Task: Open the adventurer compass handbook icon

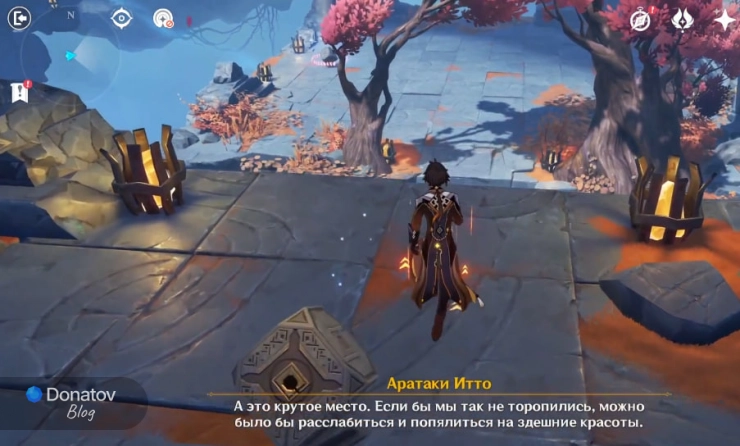Action: pos(642,19)
